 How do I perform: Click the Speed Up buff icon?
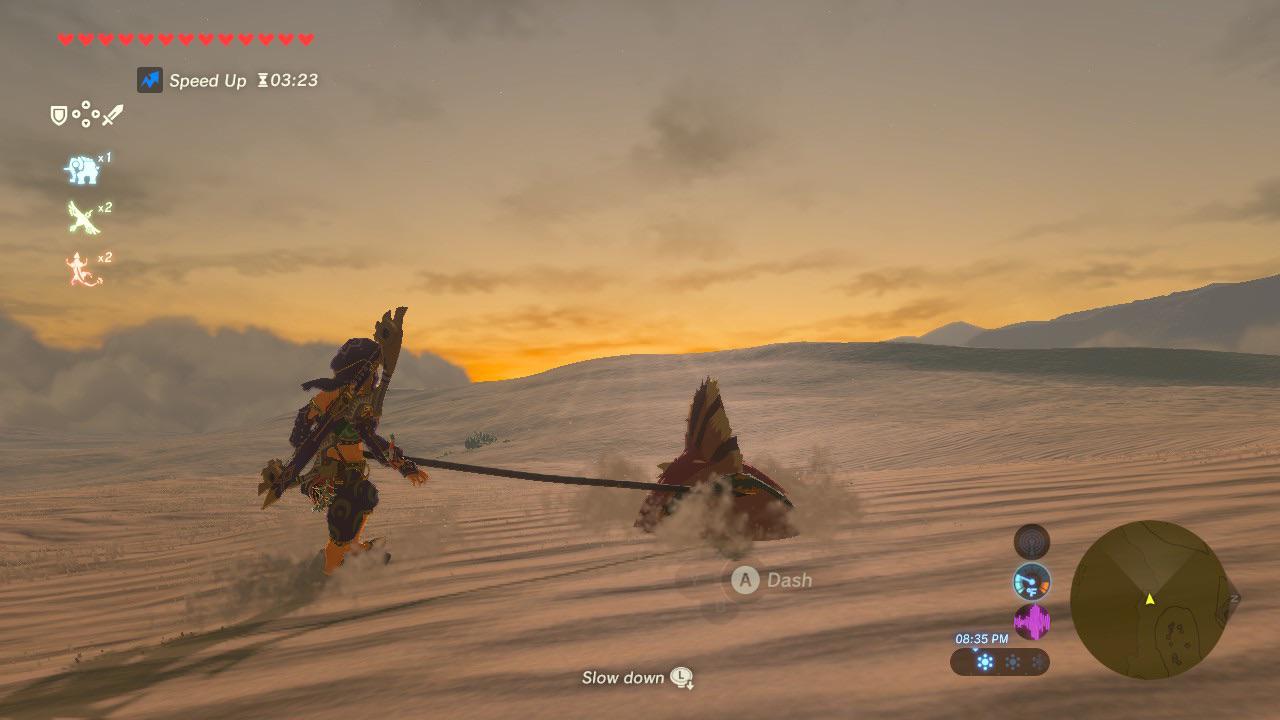(150, 80)
